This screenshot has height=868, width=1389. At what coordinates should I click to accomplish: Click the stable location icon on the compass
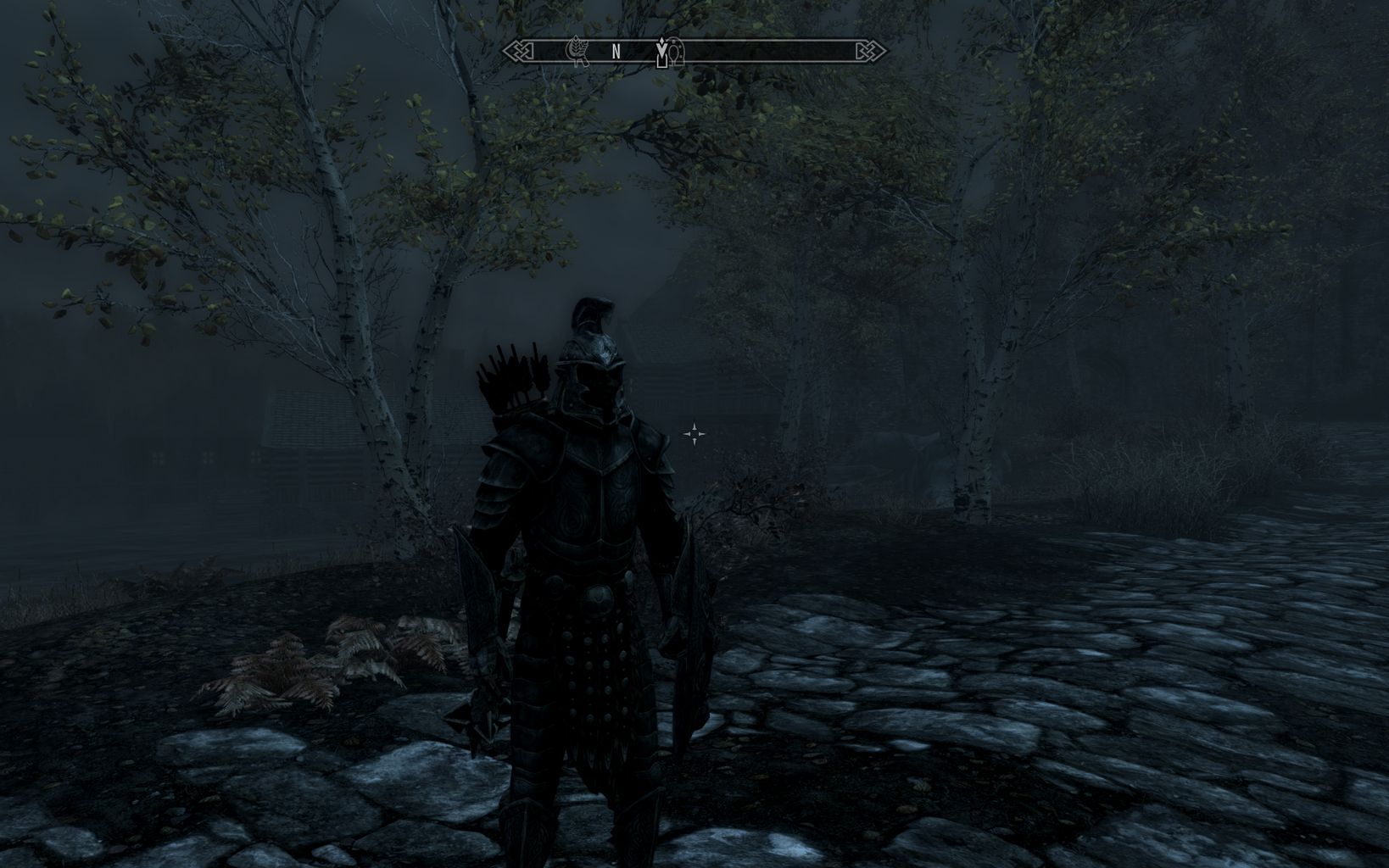point(676,53)
